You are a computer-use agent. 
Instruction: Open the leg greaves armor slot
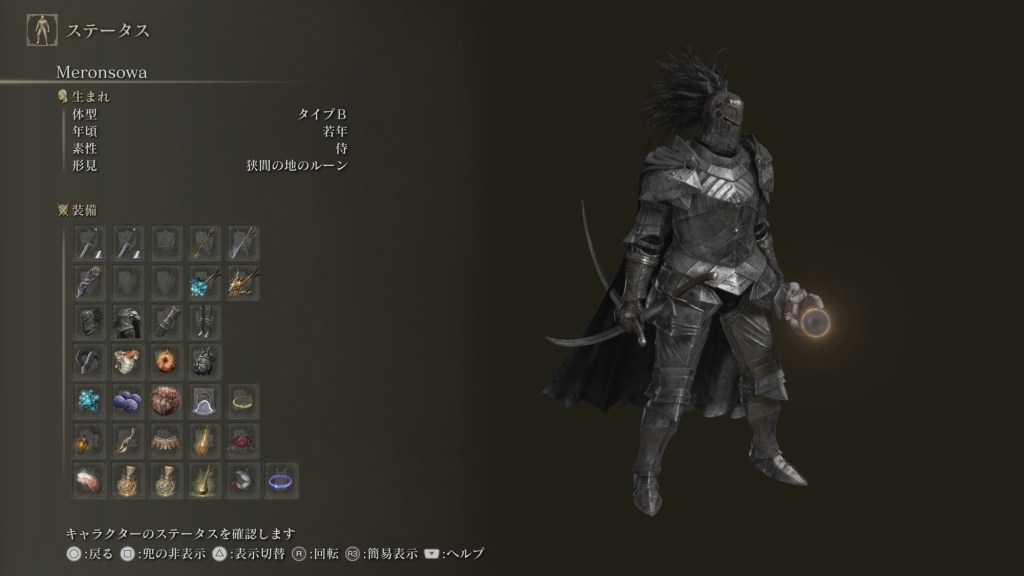coord(204,321)
